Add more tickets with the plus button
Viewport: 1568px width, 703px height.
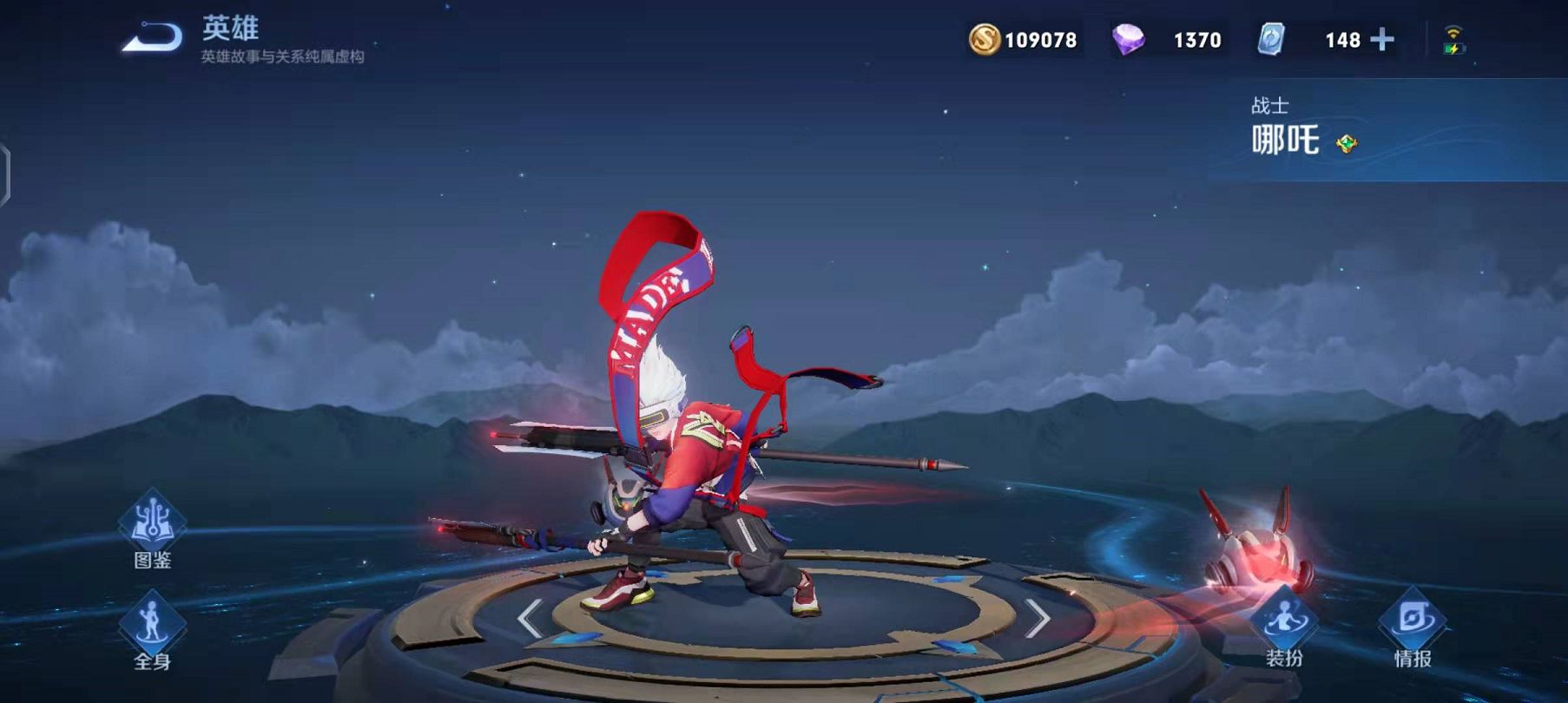tap(1382, 40)
